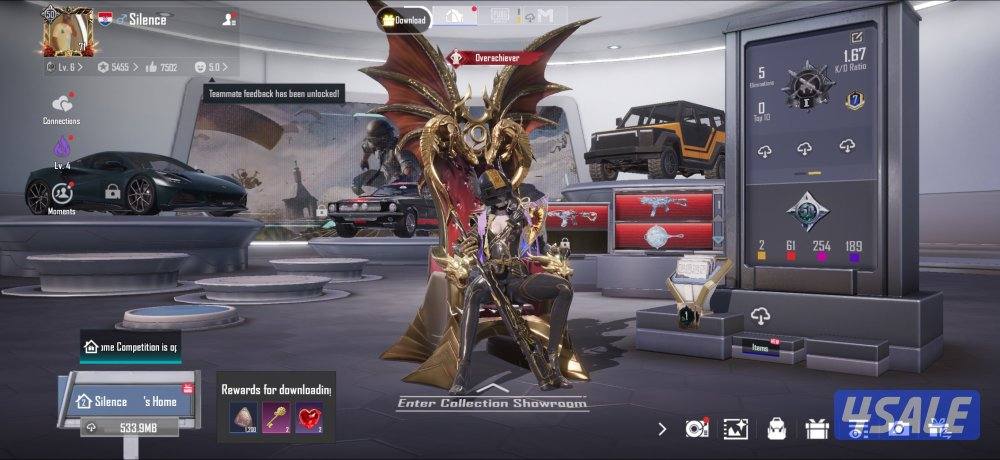Image resolution: width=1000 pixels, height=460 pixels.
Task: Take a screenshot with camera icon
Action: (x=898, y=429)
